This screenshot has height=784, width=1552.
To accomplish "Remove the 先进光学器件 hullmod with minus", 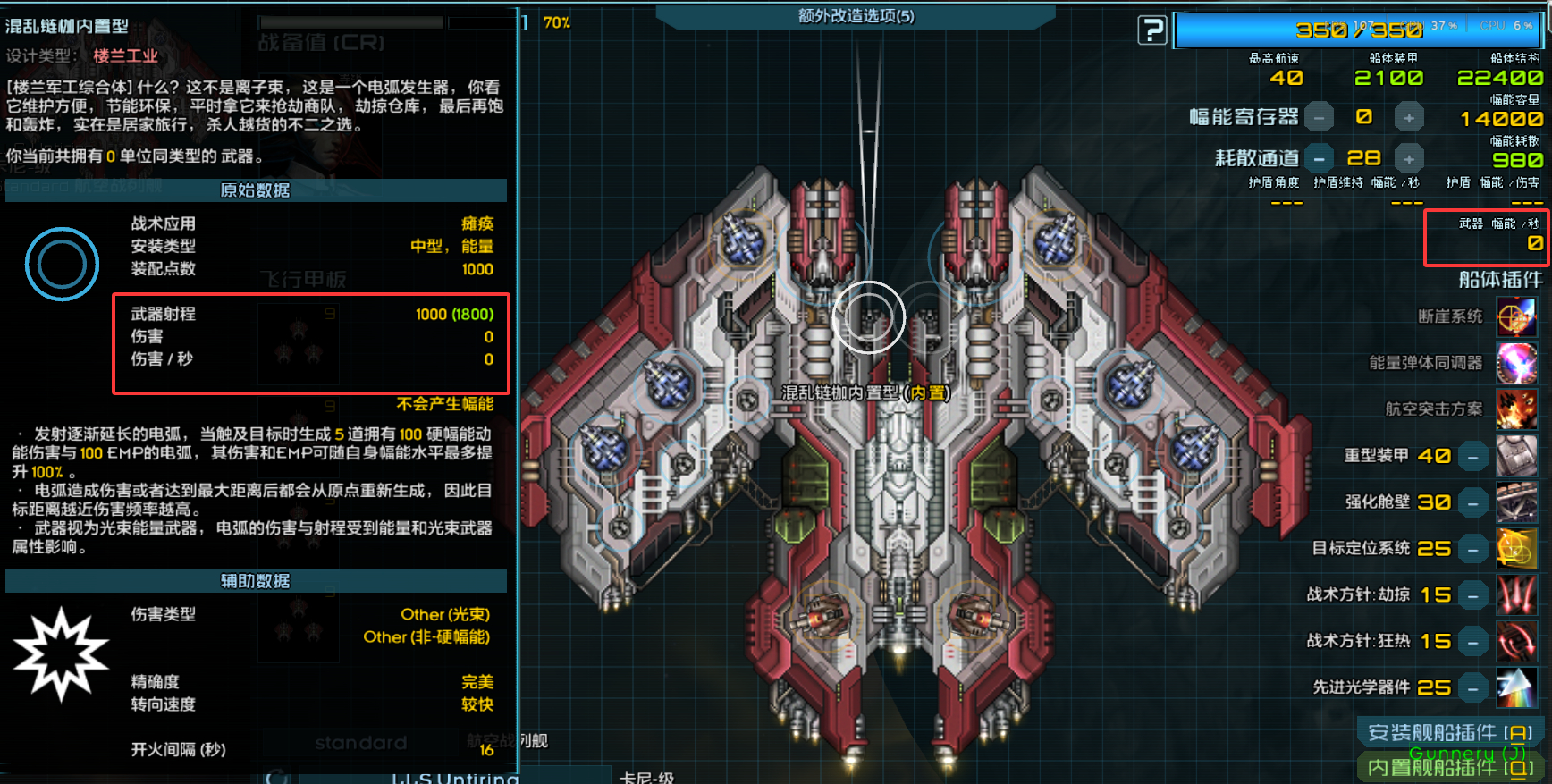I will [x=1472, y=688].
